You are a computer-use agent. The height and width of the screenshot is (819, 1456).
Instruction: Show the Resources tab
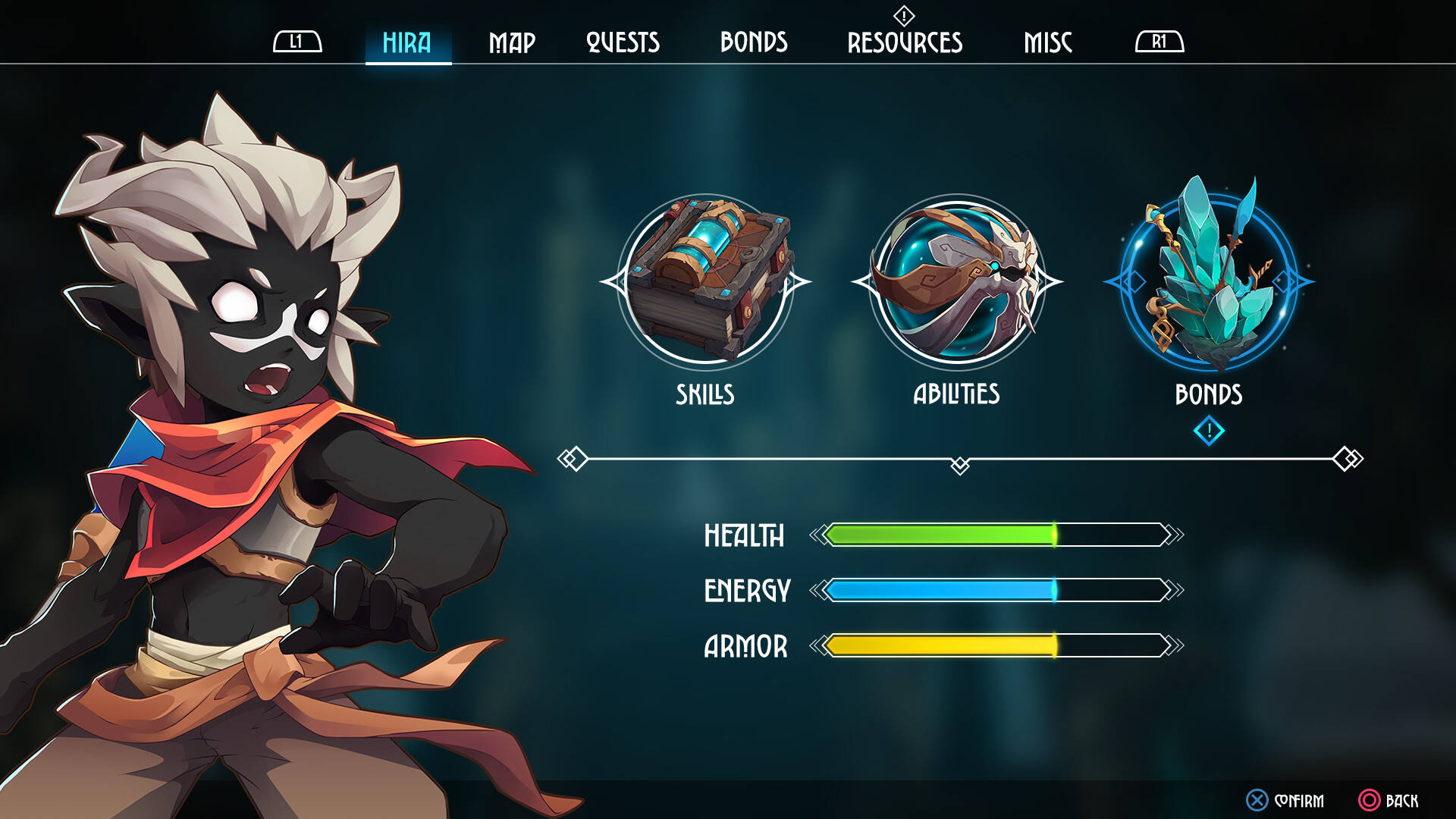pos(905,42)
